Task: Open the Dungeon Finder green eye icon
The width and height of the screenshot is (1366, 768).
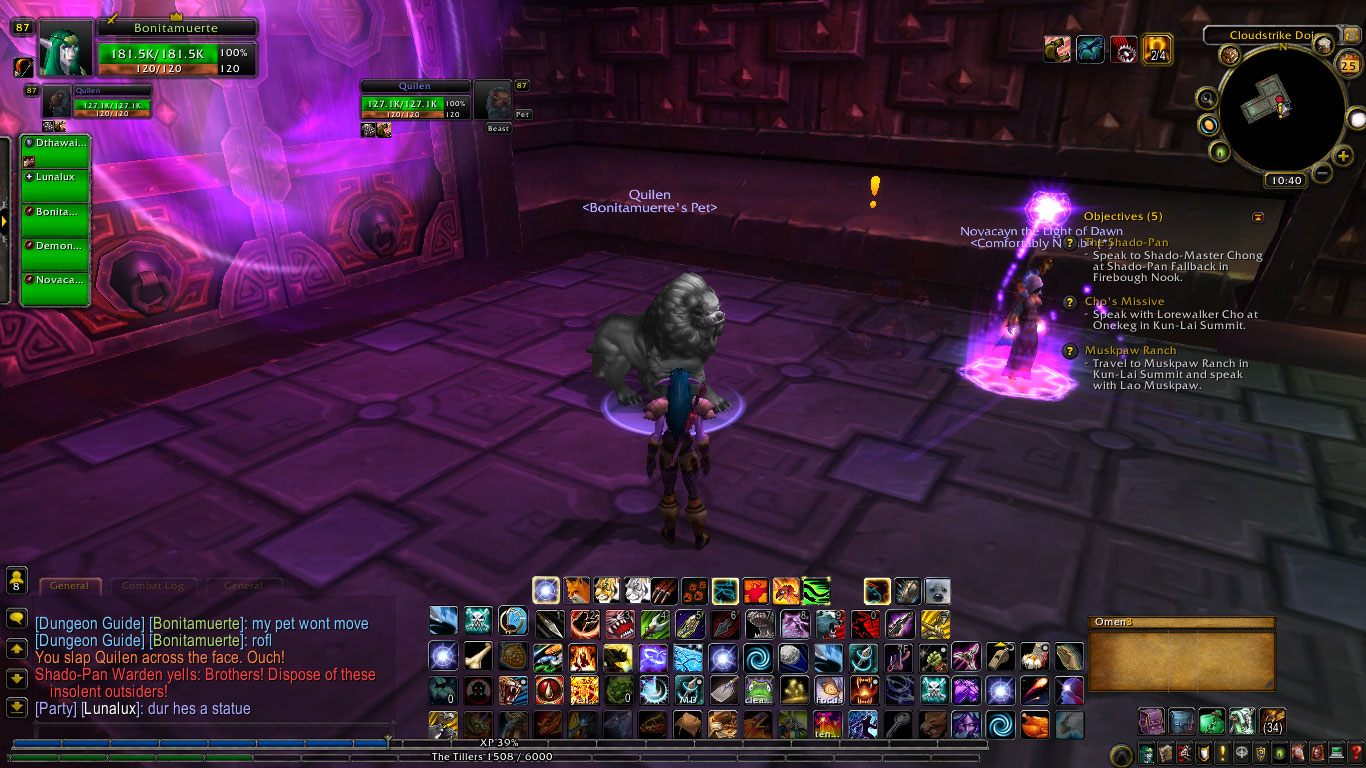Action: (x=1279, y=753)
